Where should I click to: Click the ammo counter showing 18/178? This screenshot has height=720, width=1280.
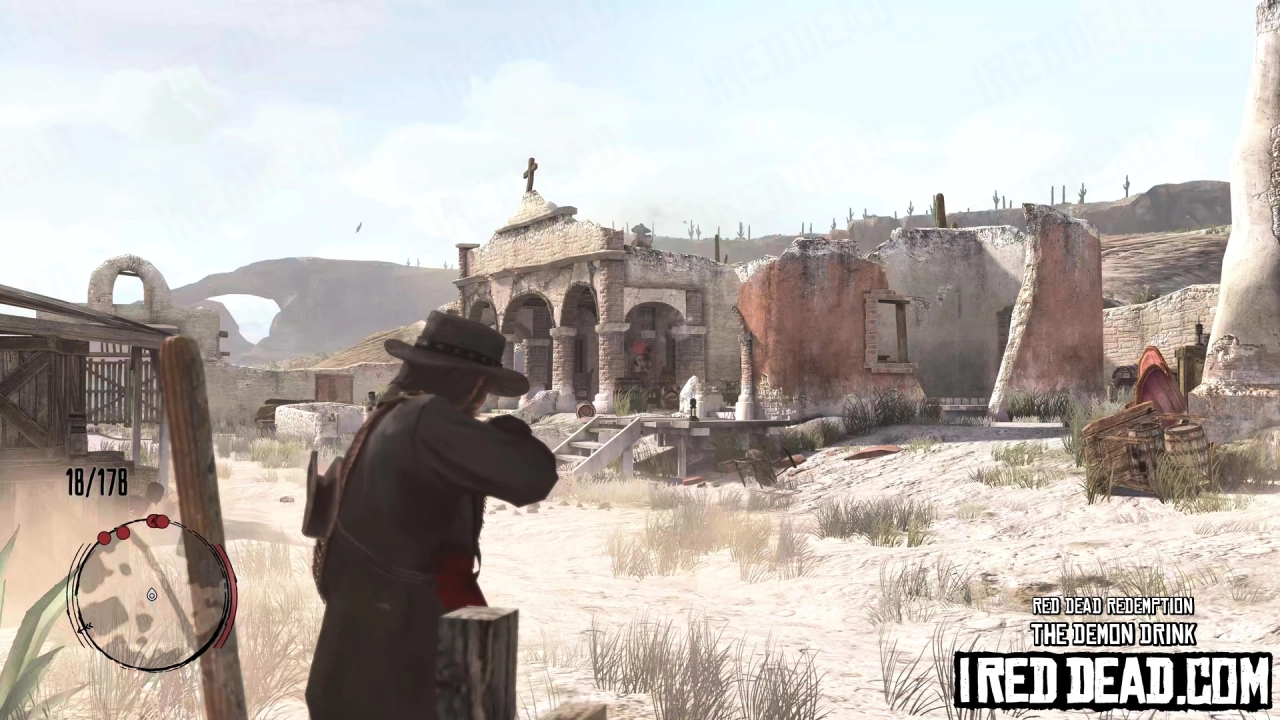point(95,482)
